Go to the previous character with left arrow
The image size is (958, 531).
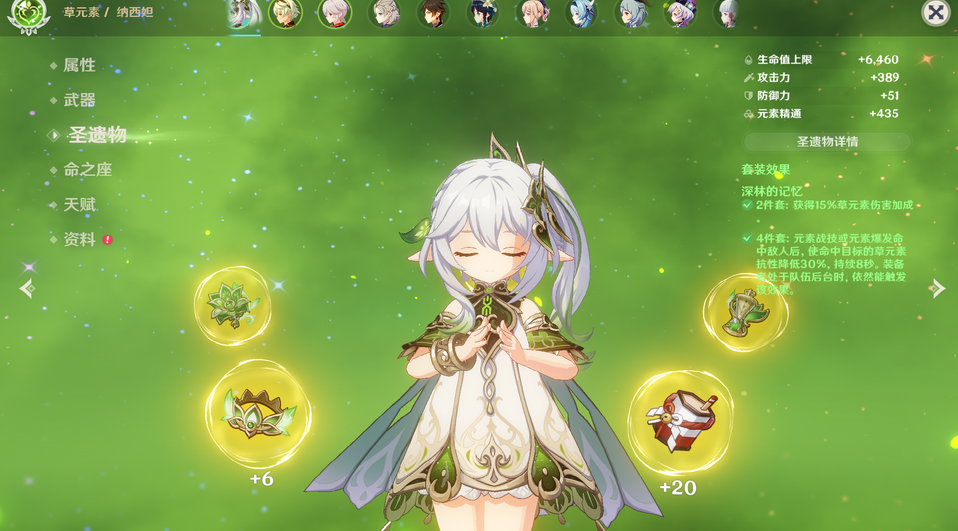pyautogui.click(x=27, y=289)
